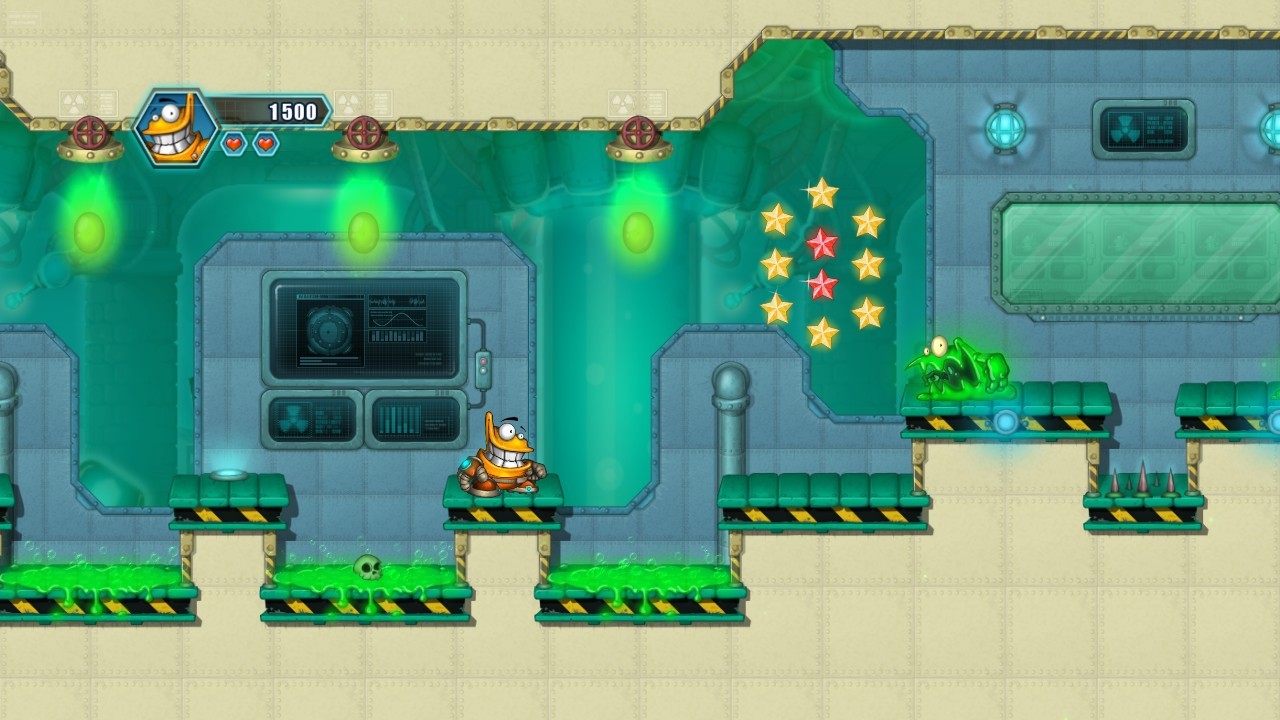Select the red valve wheel on the left ceiling pipe
The height and width of the screenshot is (720, 1280).
[x=90, y=131]
